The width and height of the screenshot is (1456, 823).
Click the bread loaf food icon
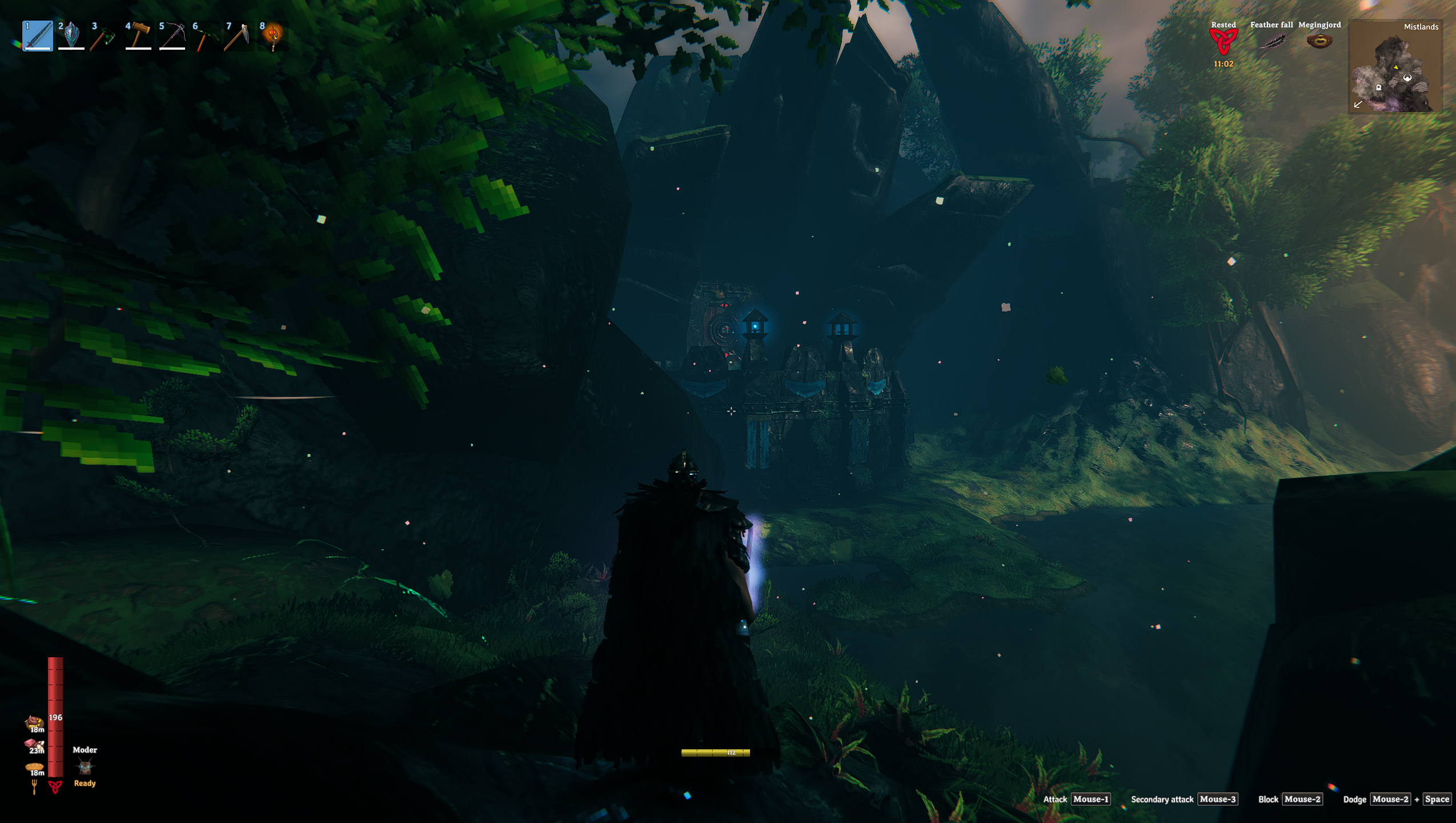click(x=34, y=767)
